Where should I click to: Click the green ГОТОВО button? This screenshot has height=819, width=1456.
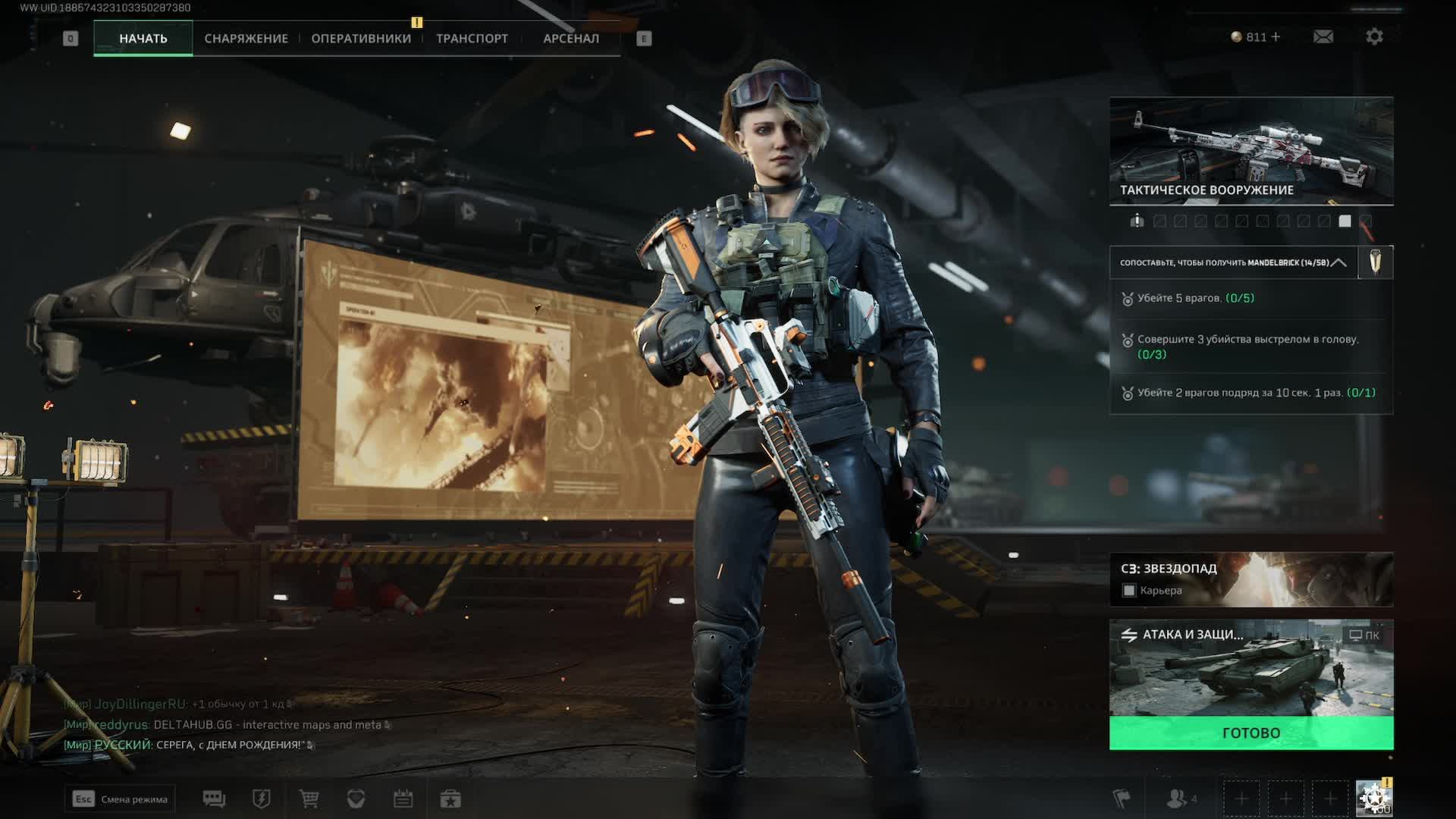[x=1250, y=733]
